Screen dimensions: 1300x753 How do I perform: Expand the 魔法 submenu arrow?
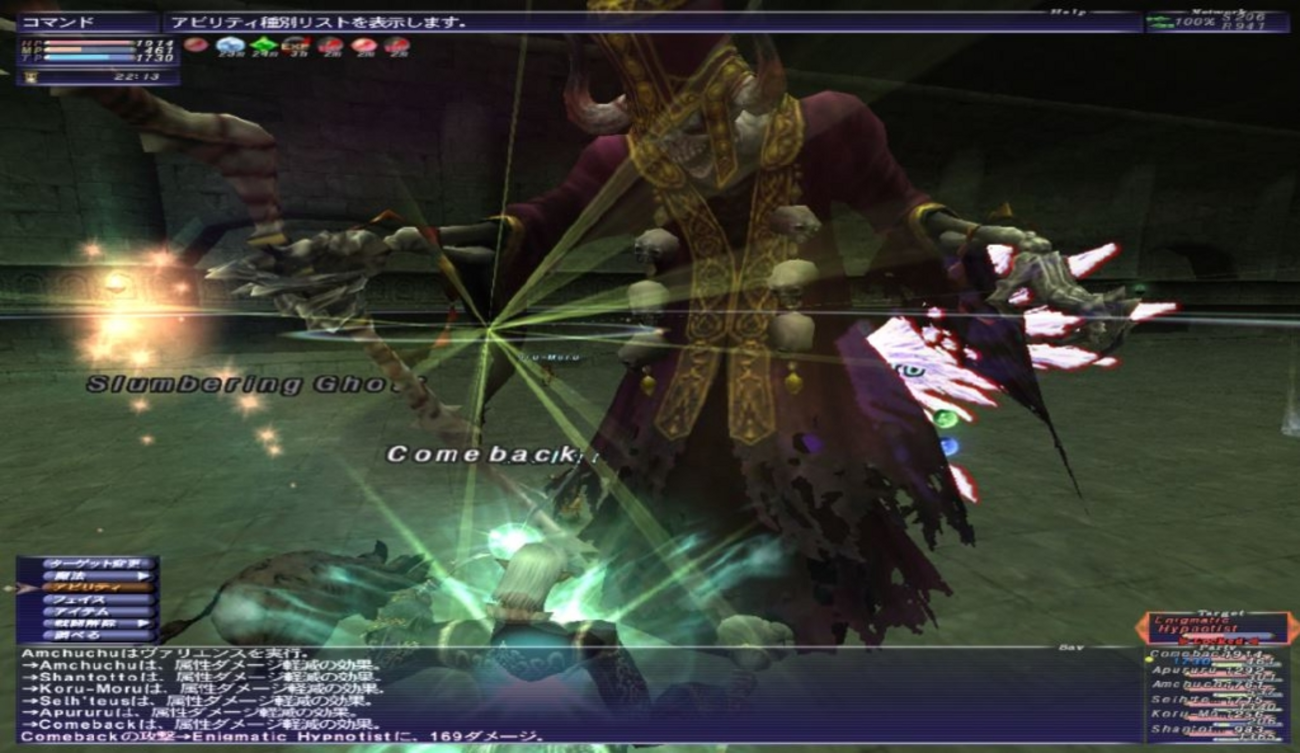(142, 575)
